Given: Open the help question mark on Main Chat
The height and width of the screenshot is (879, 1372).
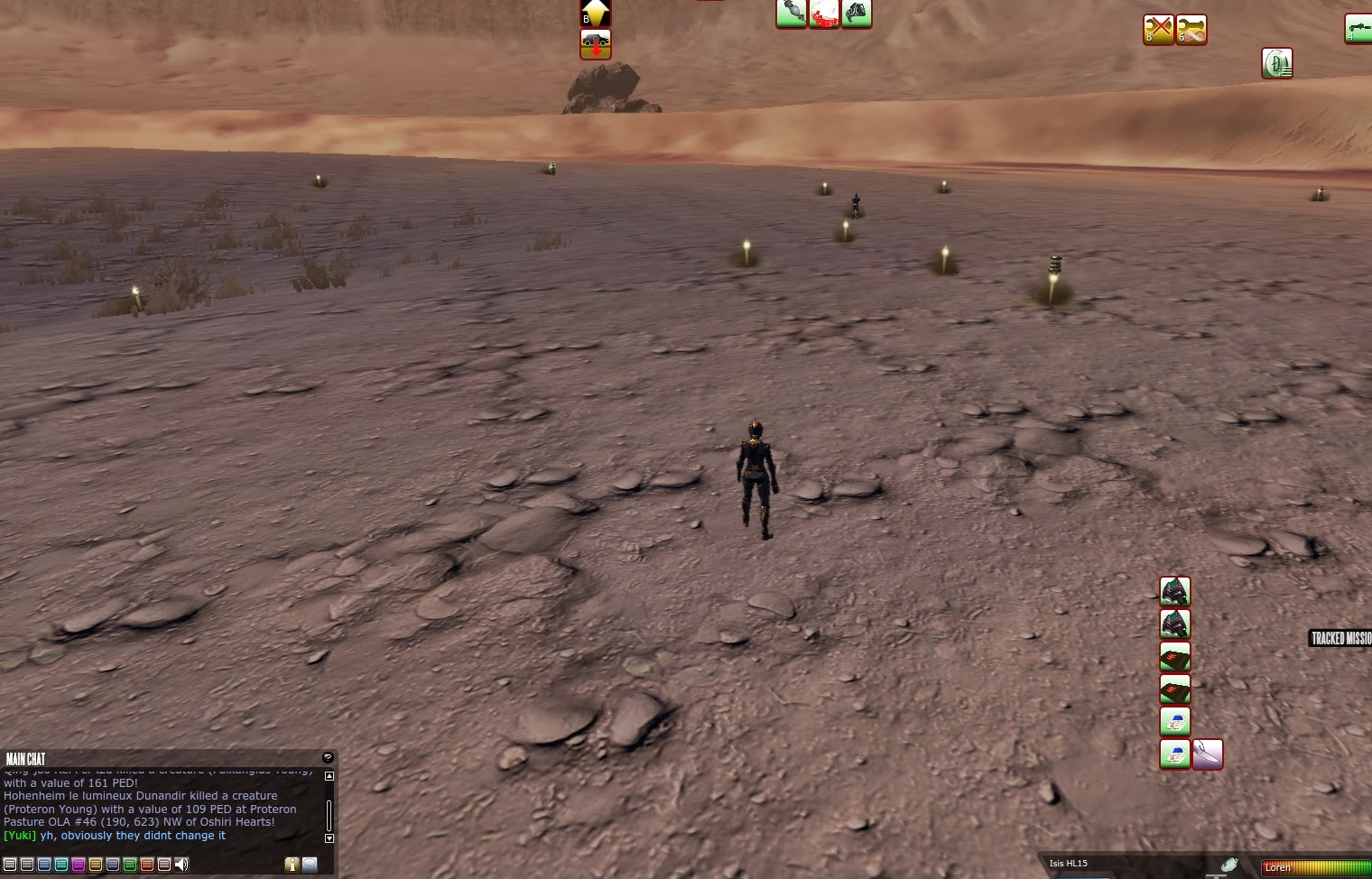Looking at the screenshot, I should tap(327, 759).
